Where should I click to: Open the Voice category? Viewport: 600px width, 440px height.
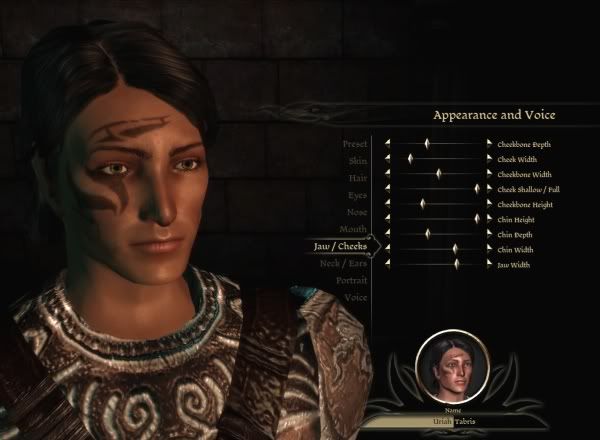click(x=356, y=298)
